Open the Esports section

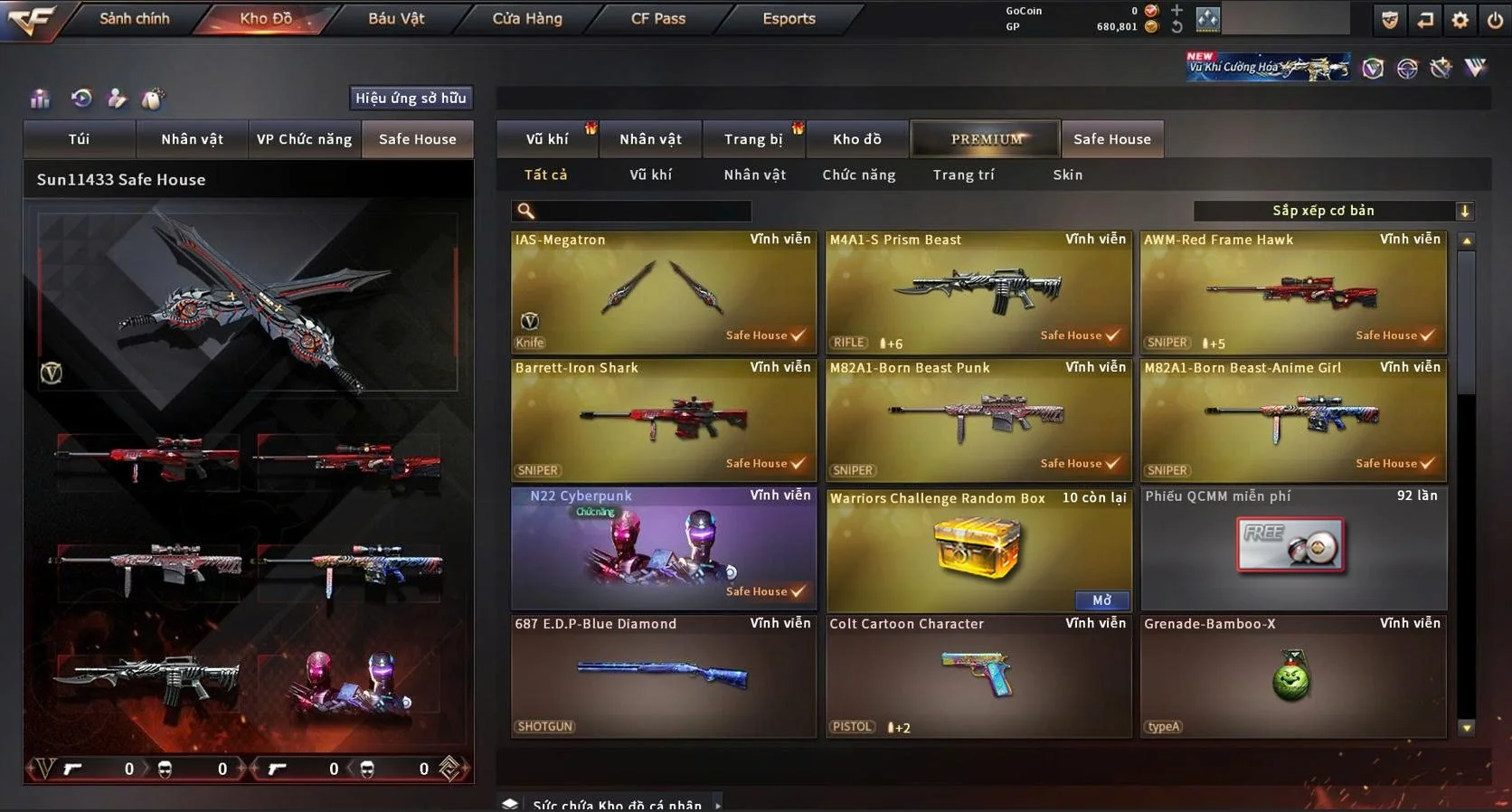click(789, 19)
